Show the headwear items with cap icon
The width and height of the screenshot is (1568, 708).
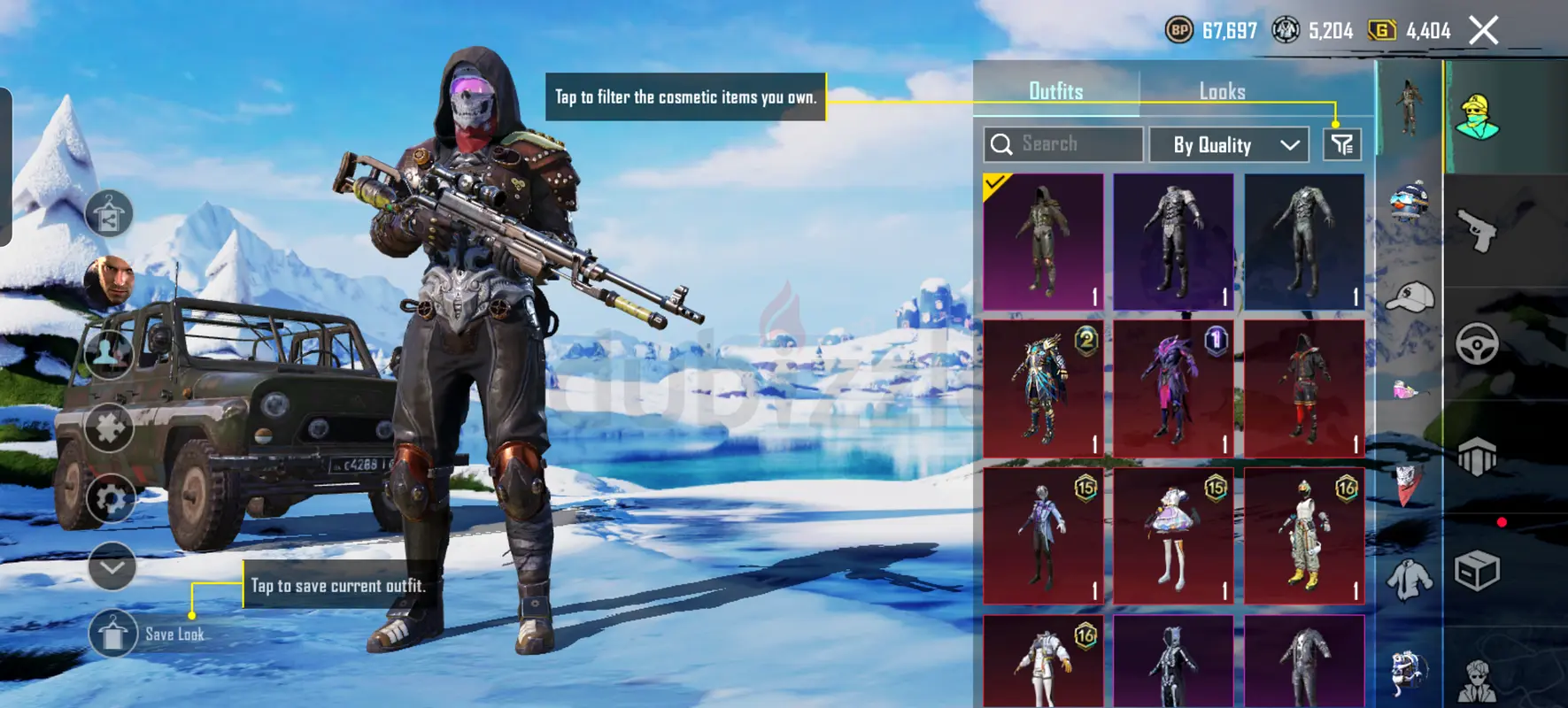pyautogui.click(x=1409, y=298)
